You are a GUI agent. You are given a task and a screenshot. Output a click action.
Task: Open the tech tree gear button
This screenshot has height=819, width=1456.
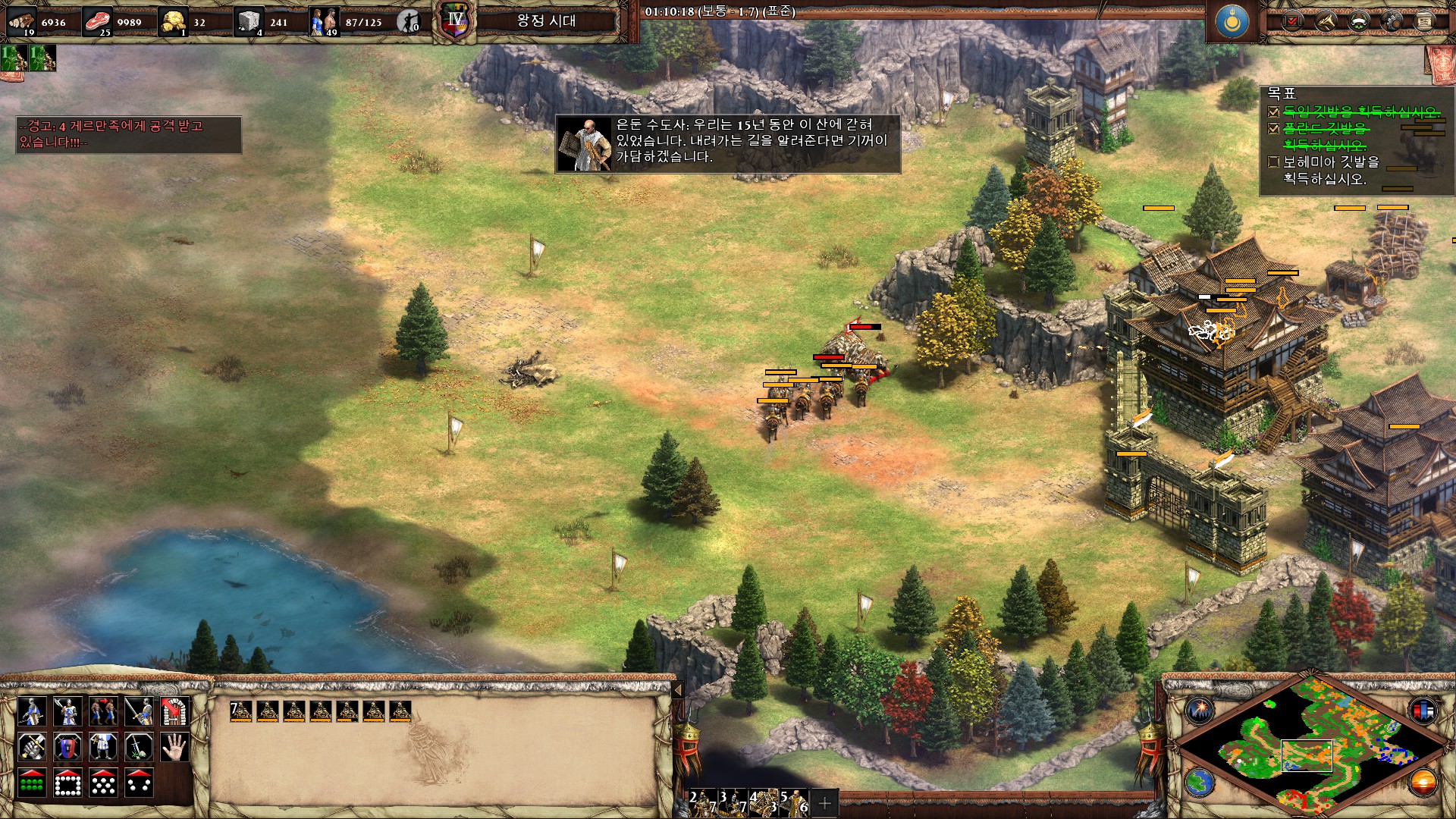1392,21
